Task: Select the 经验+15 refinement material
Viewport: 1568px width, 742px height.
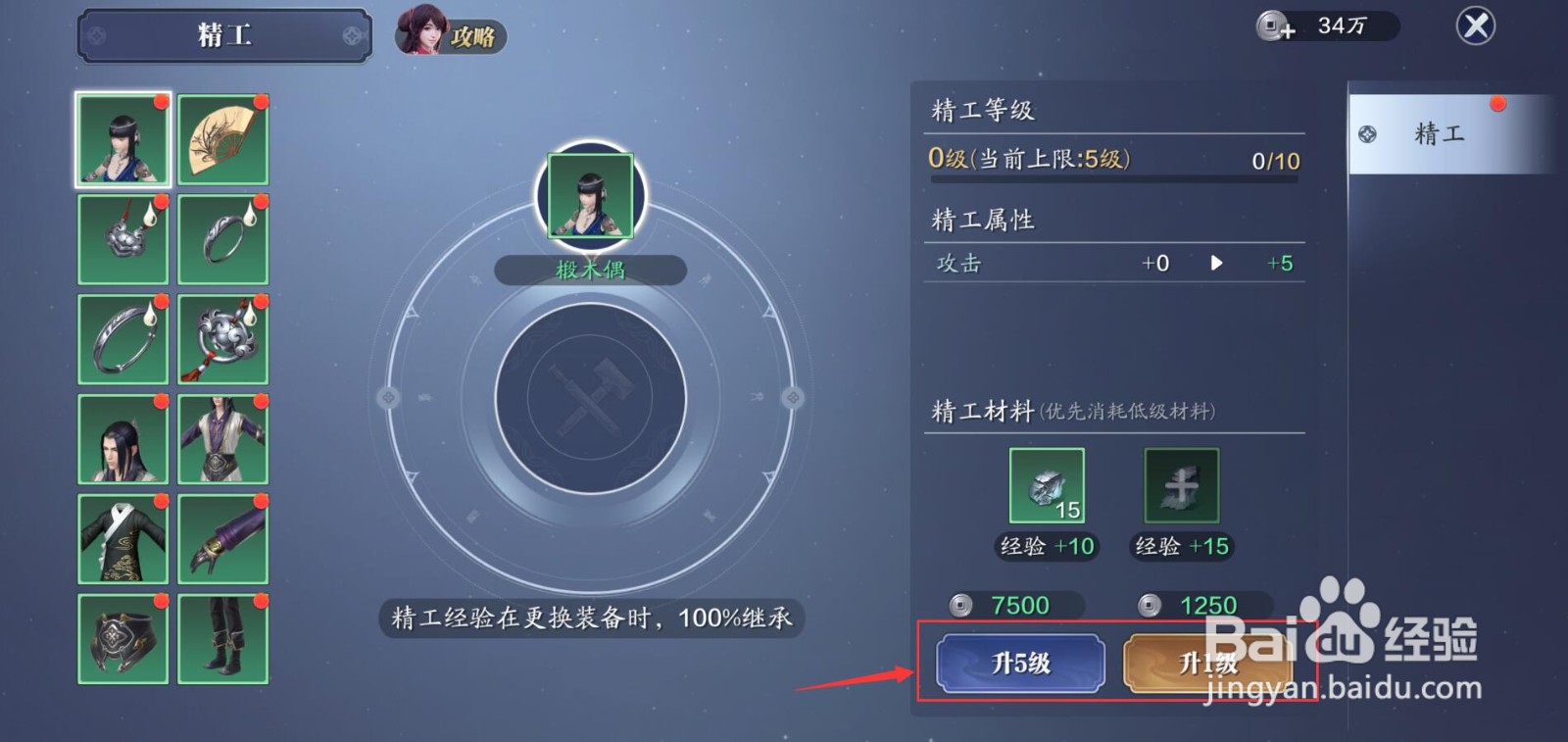Action: pos(1180,485)
